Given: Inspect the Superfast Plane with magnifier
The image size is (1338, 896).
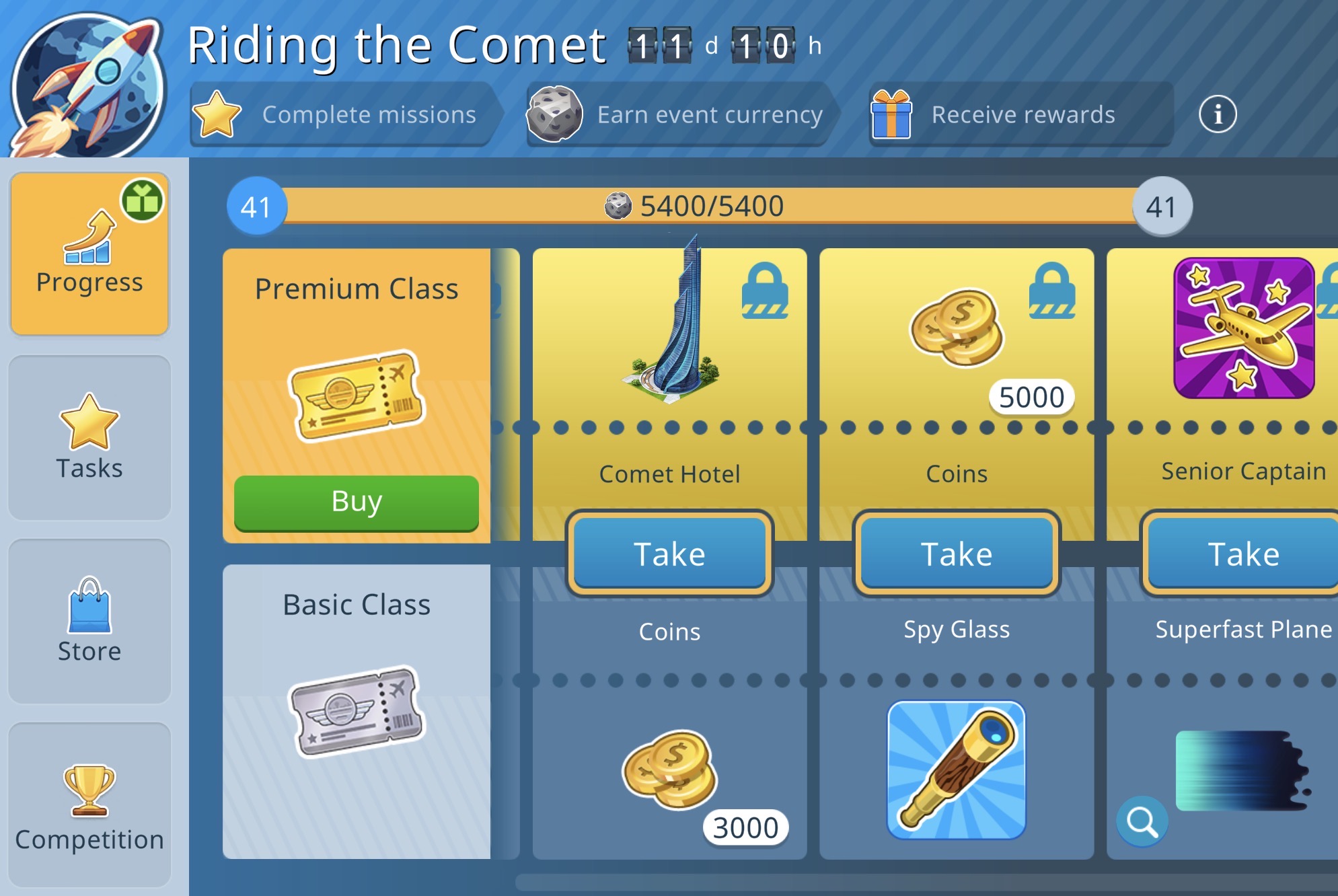Looking at the screenshot, I should (x=1142, y=821).
